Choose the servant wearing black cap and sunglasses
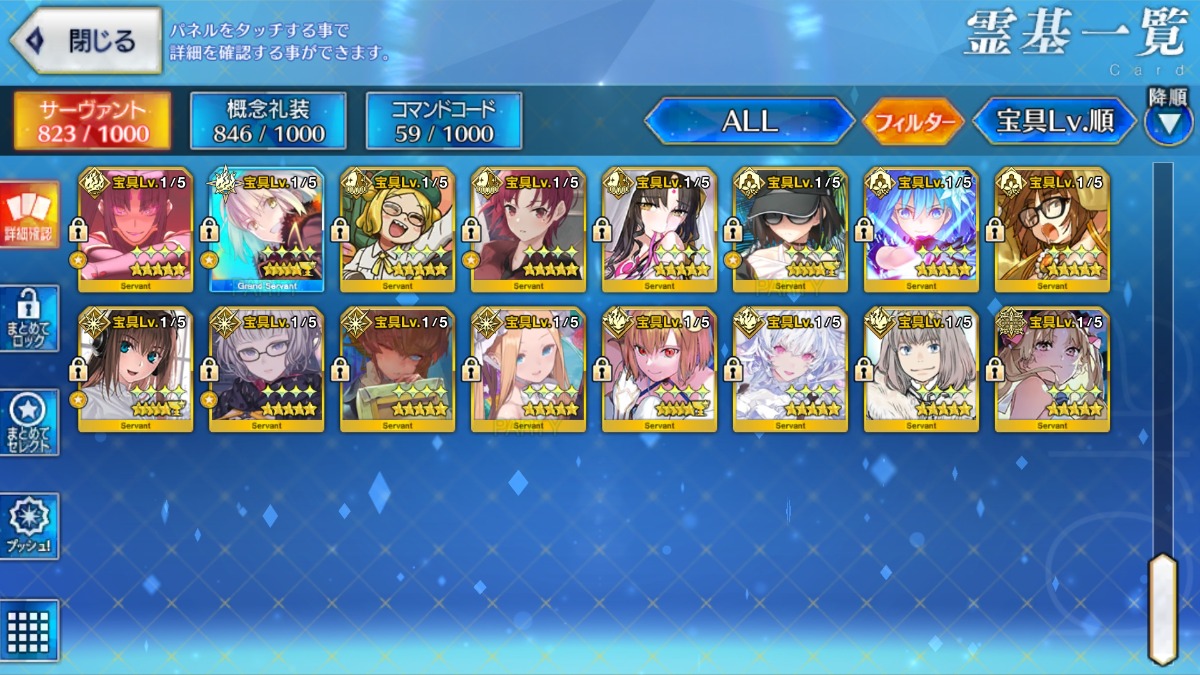Screen dimensions: 1200x675 pyautogui.click(x=790, y=230)
